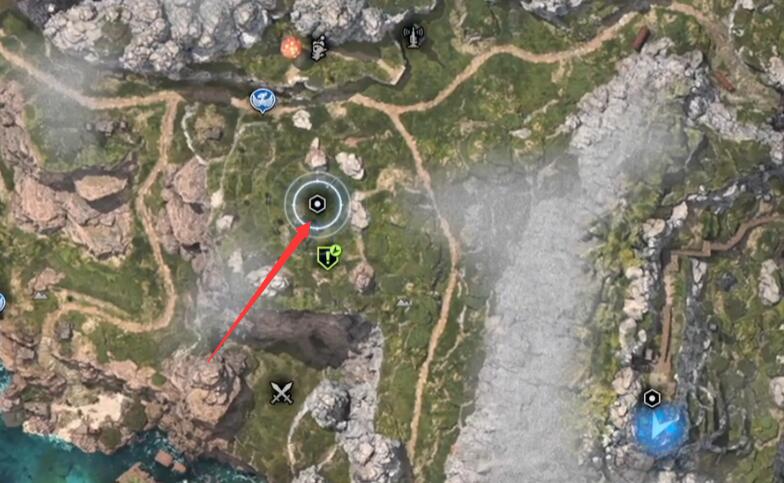The image size is (784, 483).
Task: Open the blue winged bird map marker
Action: click(x=260, y=99)
